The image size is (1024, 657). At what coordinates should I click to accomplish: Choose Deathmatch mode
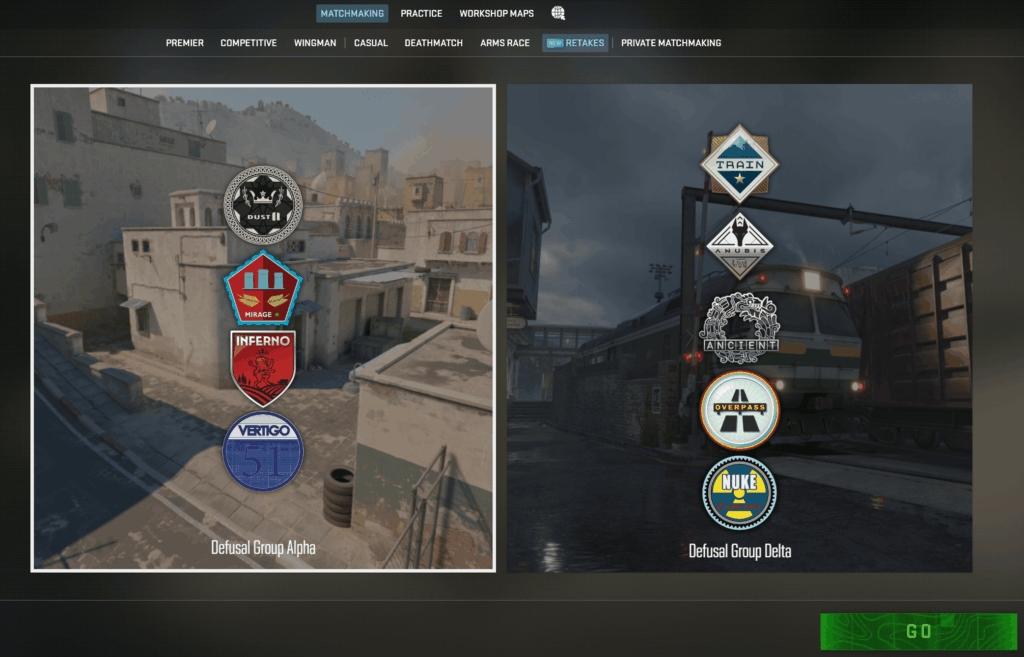[x=433, y=43]
